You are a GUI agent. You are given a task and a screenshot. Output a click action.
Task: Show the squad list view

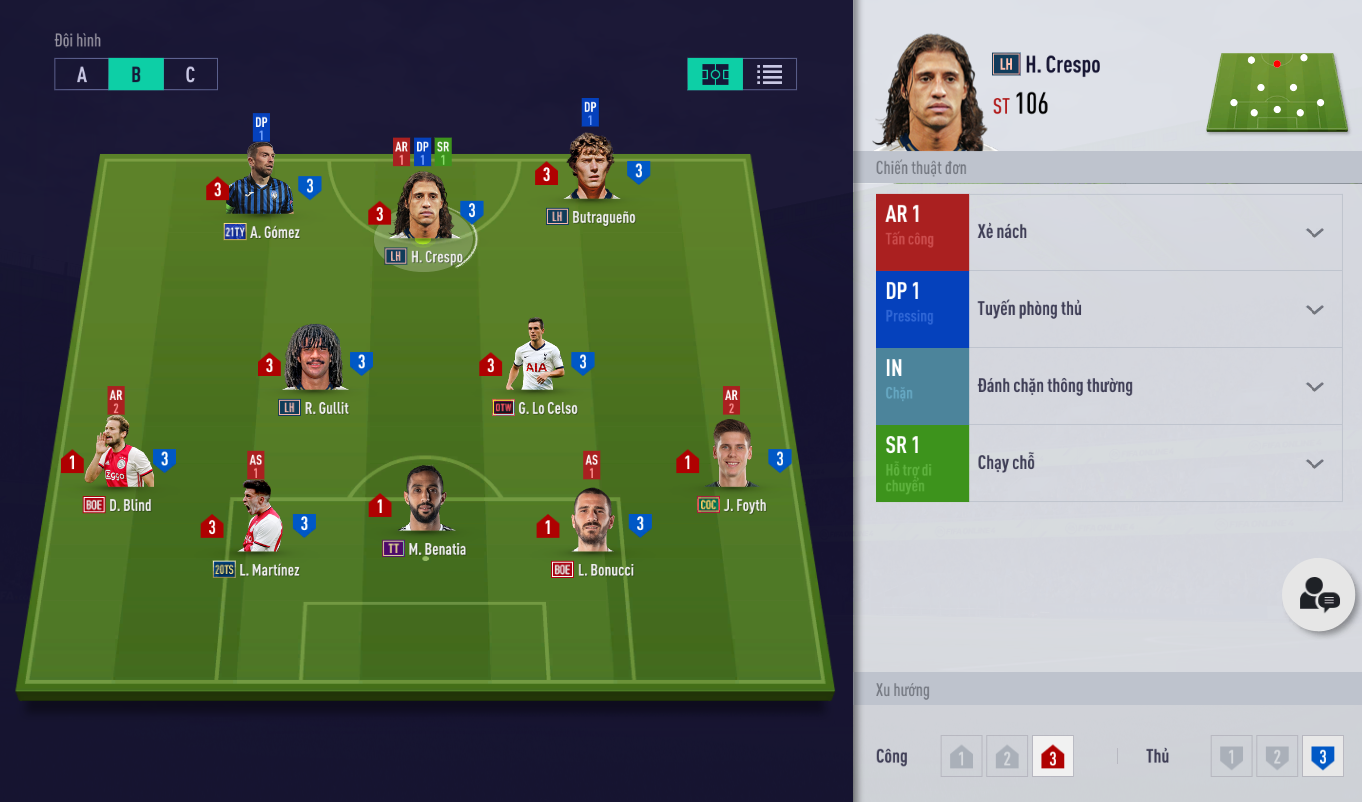[769, 75]
